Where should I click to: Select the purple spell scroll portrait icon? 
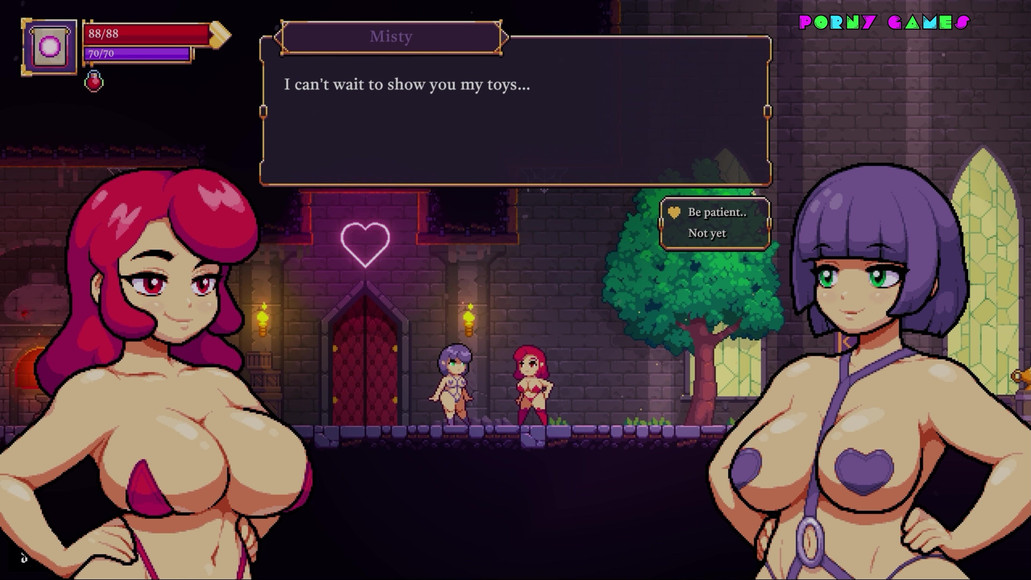pos(49,45)
